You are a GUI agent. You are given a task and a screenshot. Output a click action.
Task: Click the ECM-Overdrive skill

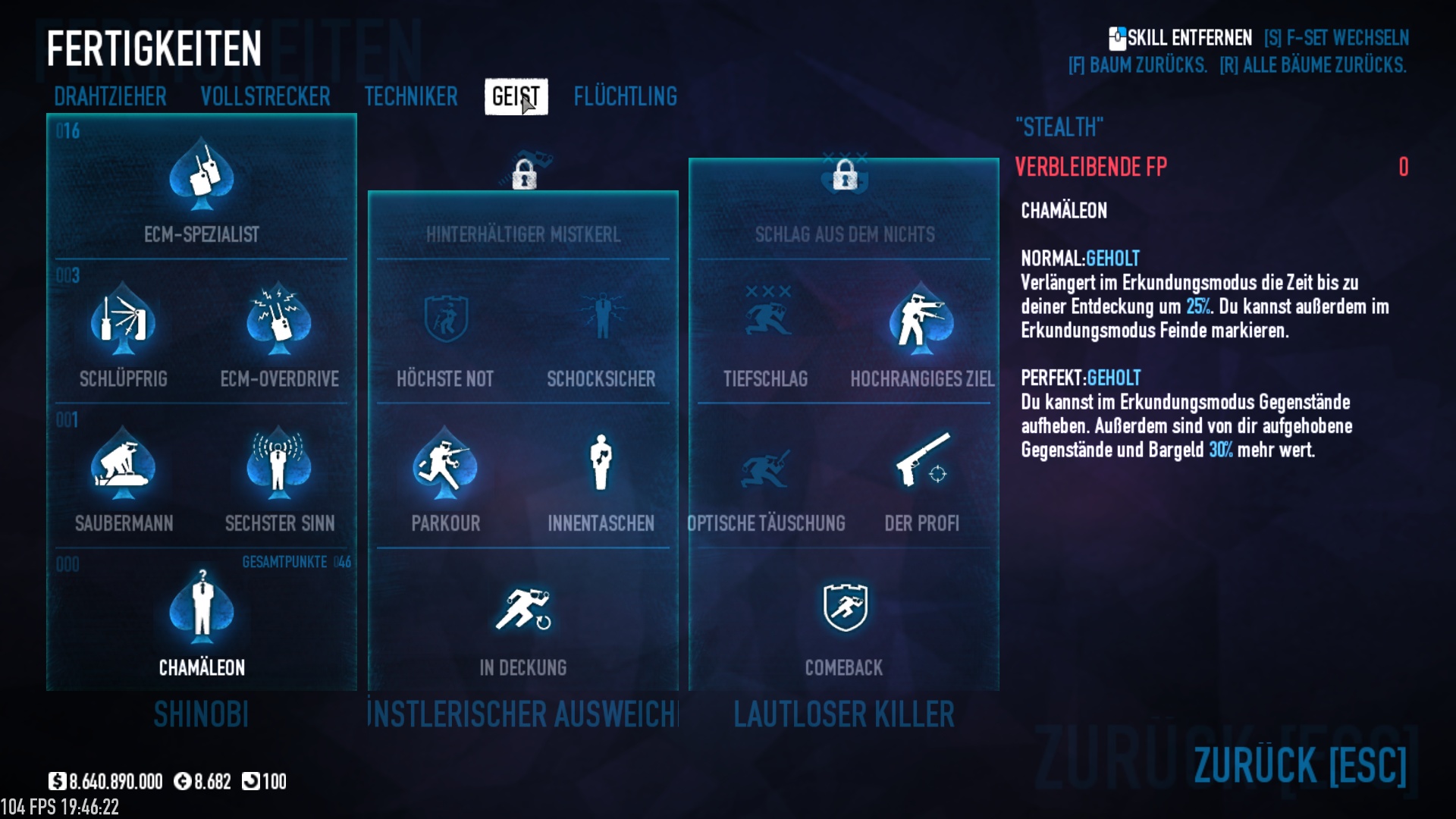coord(279,320)
